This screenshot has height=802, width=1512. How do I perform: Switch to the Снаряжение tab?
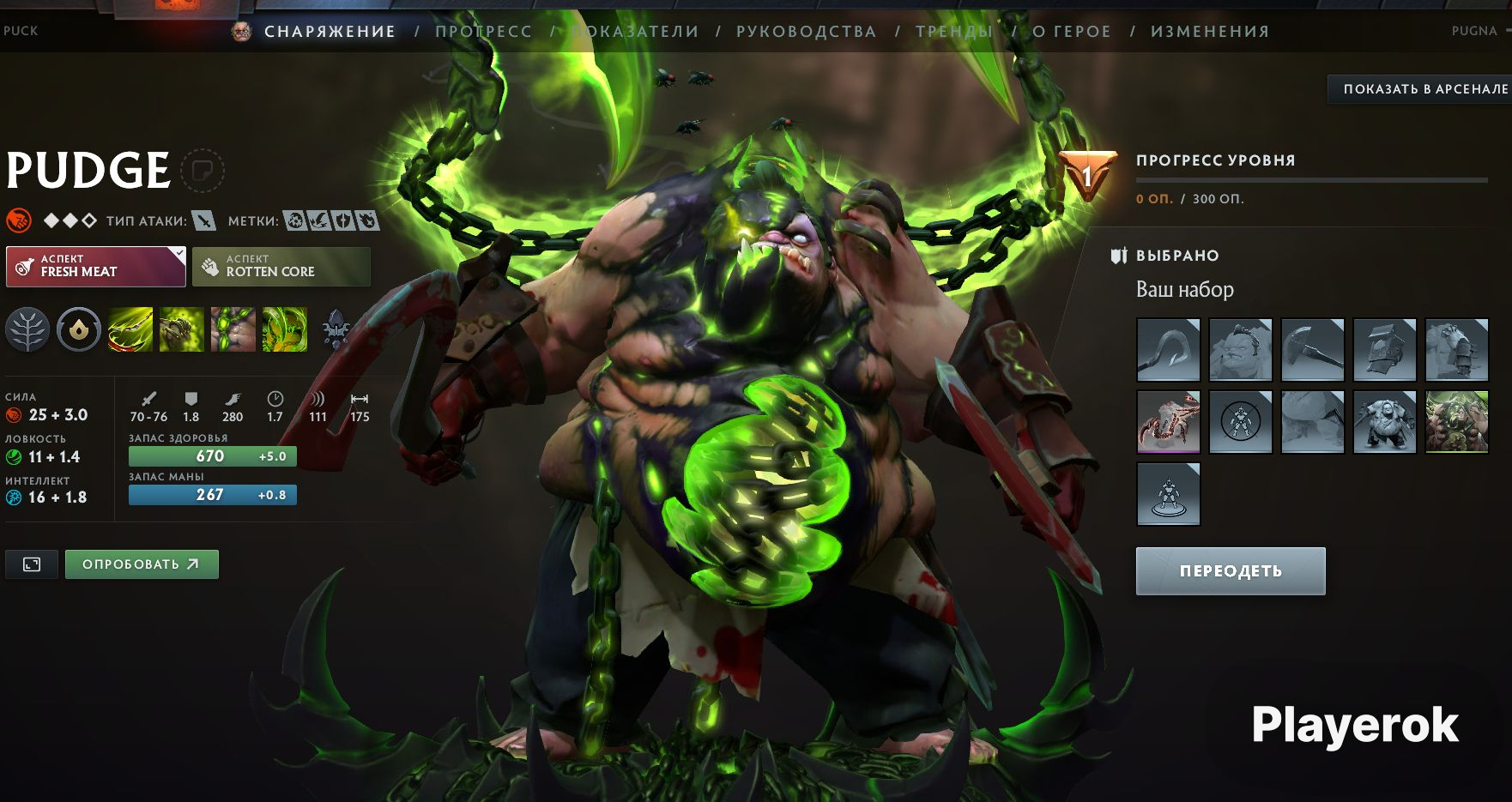point(330,32)
